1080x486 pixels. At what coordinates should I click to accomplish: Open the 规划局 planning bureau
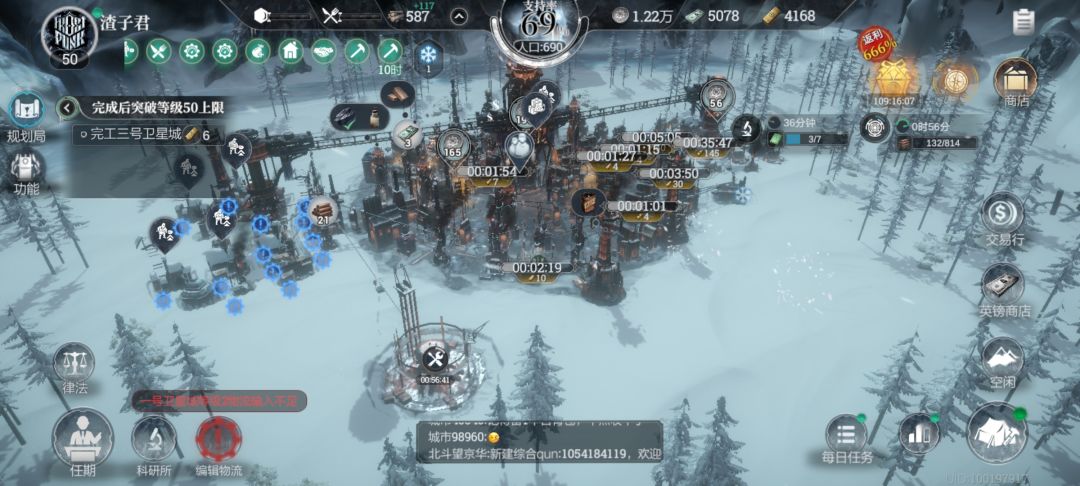click(24, 113)
